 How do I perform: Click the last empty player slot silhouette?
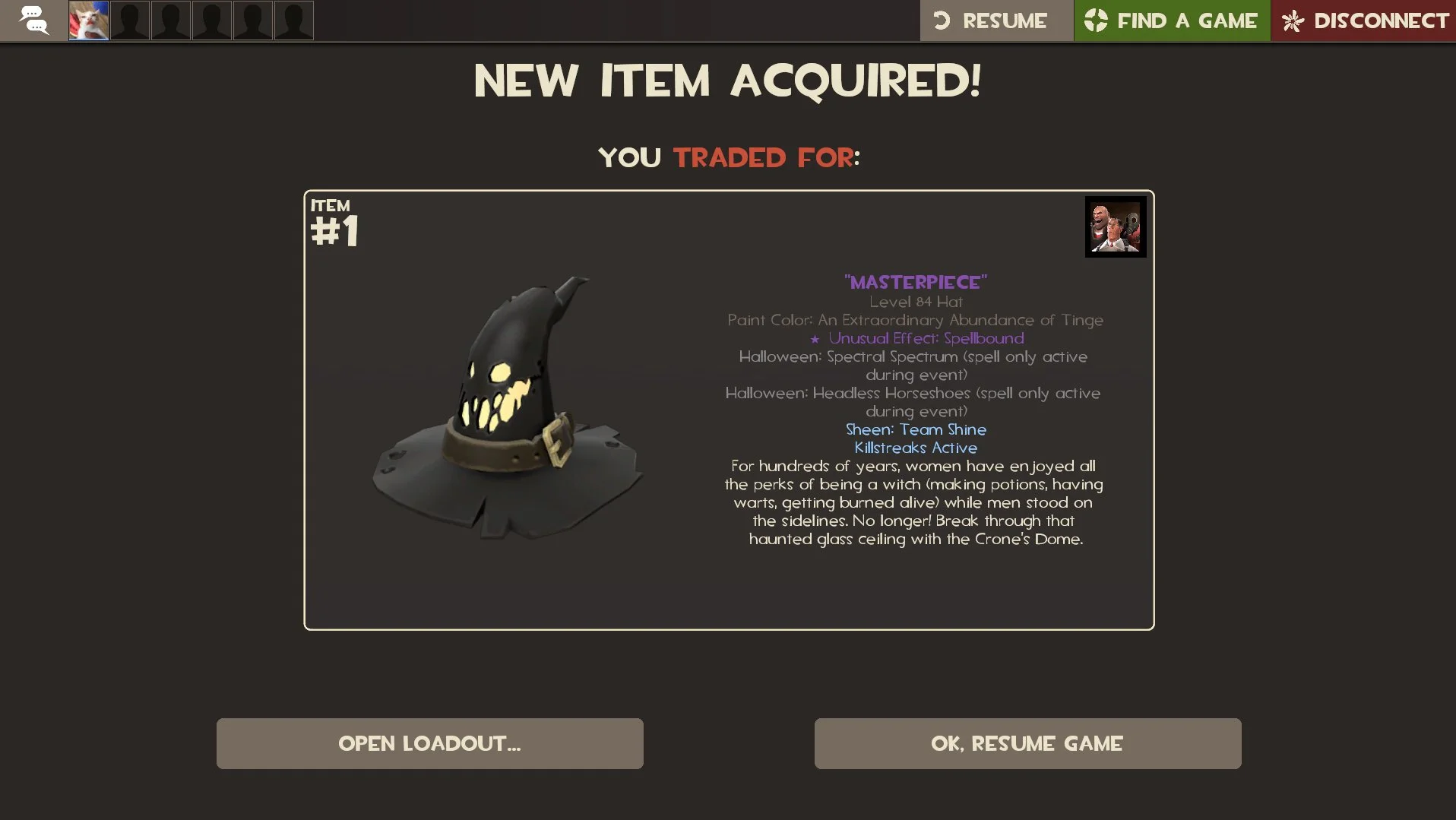coord(293,21)
